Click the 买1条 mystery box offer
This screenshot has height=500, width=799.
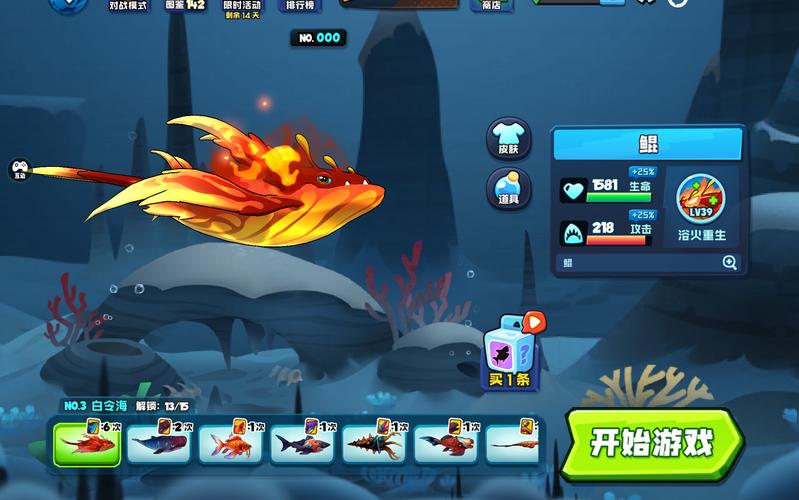[x=512, y=351]
